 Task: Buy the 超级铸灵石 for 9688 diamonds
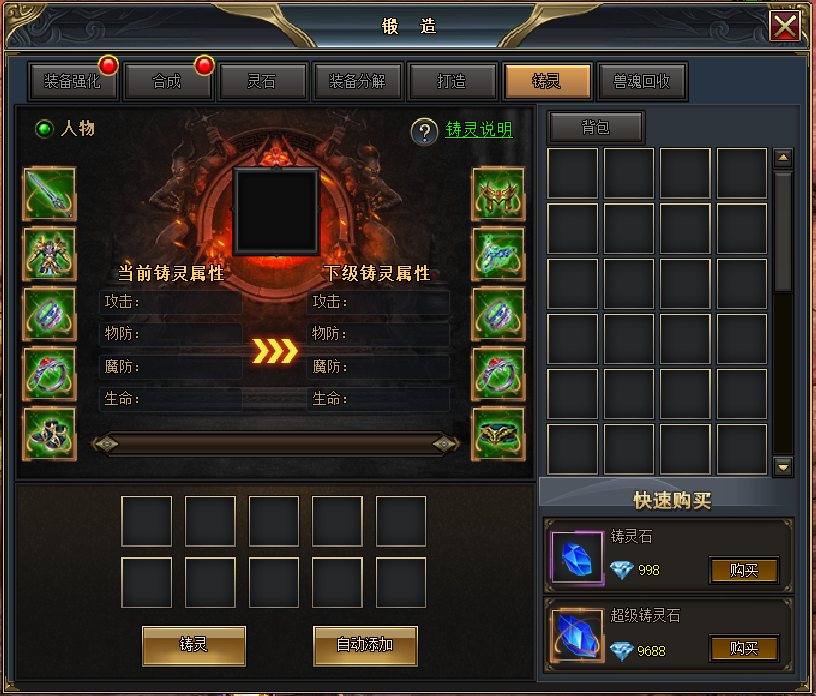coord(743,648)
